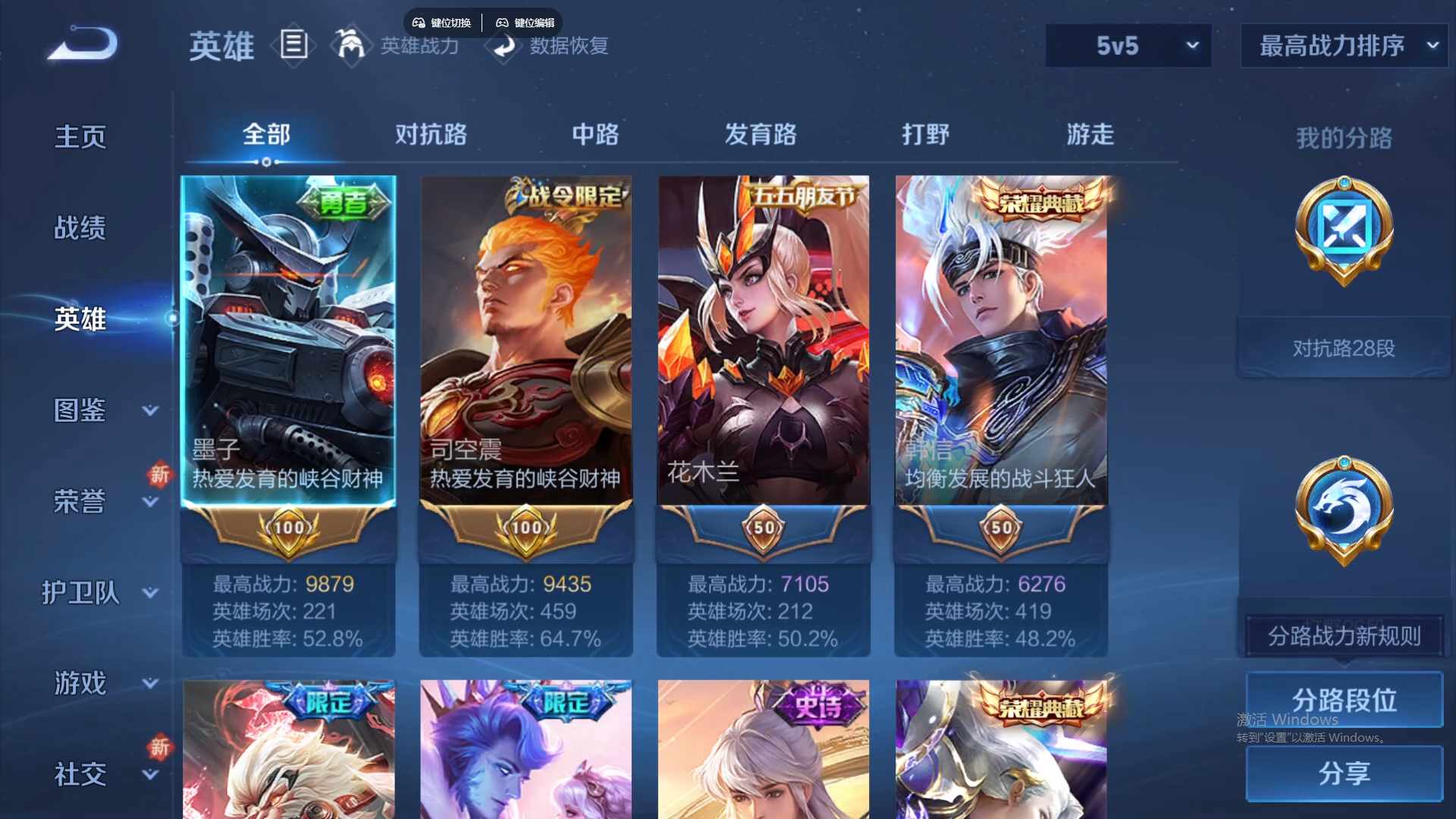This screenshot has width=1456, height=819.
Task: Switch to the 中路 lane tab
Action: click(595, 135)
